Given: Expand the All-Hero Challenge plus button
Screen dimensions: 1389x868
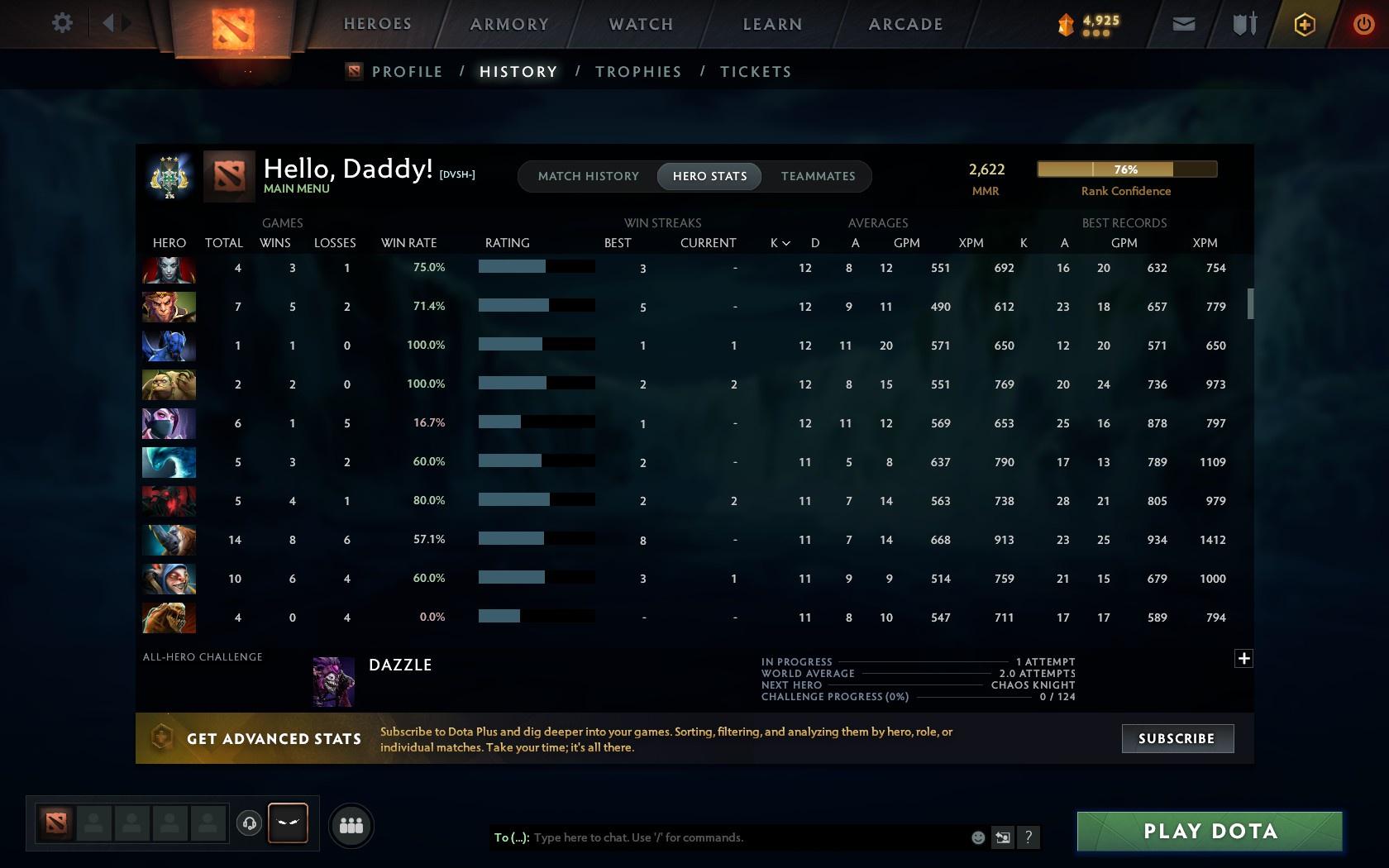Looking at the screenshot, I should (x=1243, y=658).
